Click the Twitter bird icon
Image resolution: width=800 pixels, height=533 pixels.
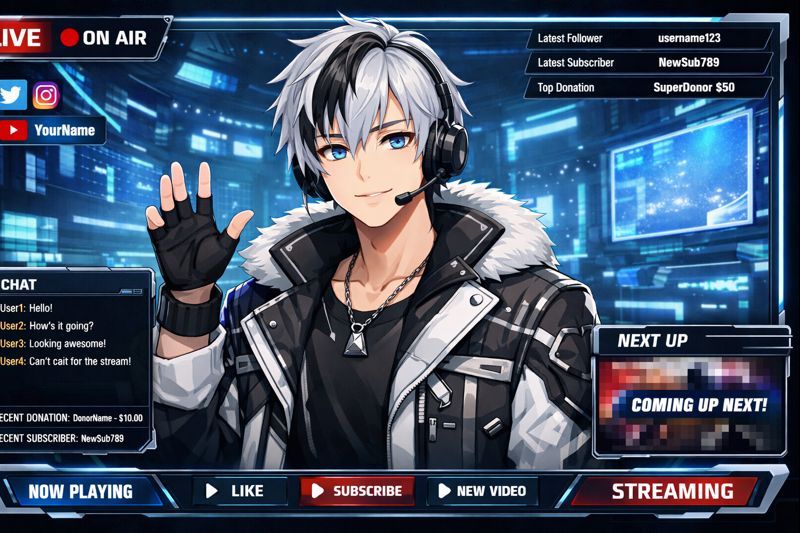[x=13, y=95]
